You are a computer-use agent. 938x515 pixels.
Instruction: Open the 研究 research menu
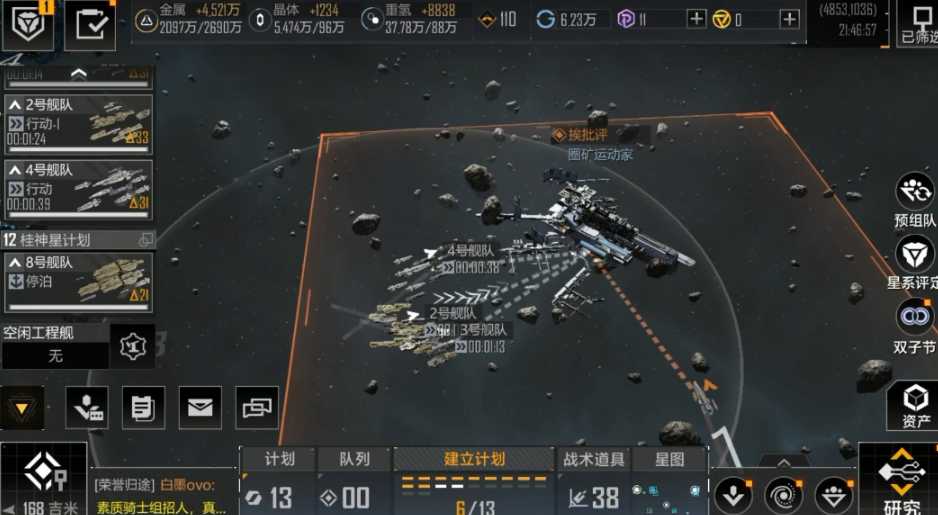900,480
